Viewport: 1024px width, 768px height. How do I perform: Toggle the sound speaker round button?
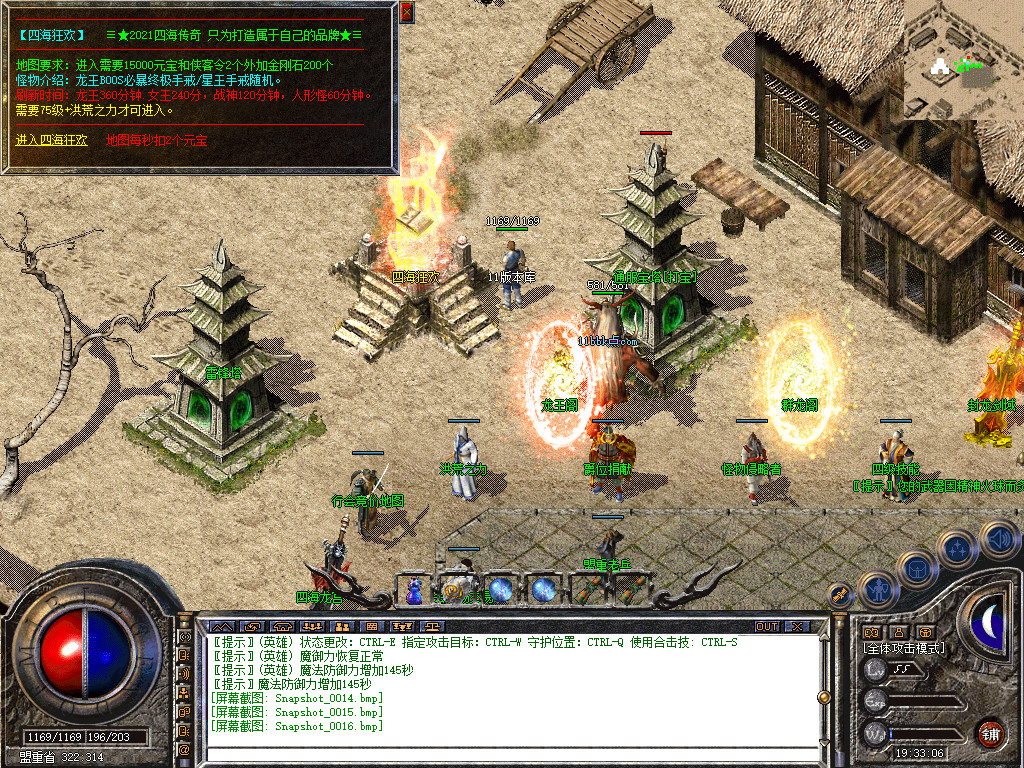999,538
